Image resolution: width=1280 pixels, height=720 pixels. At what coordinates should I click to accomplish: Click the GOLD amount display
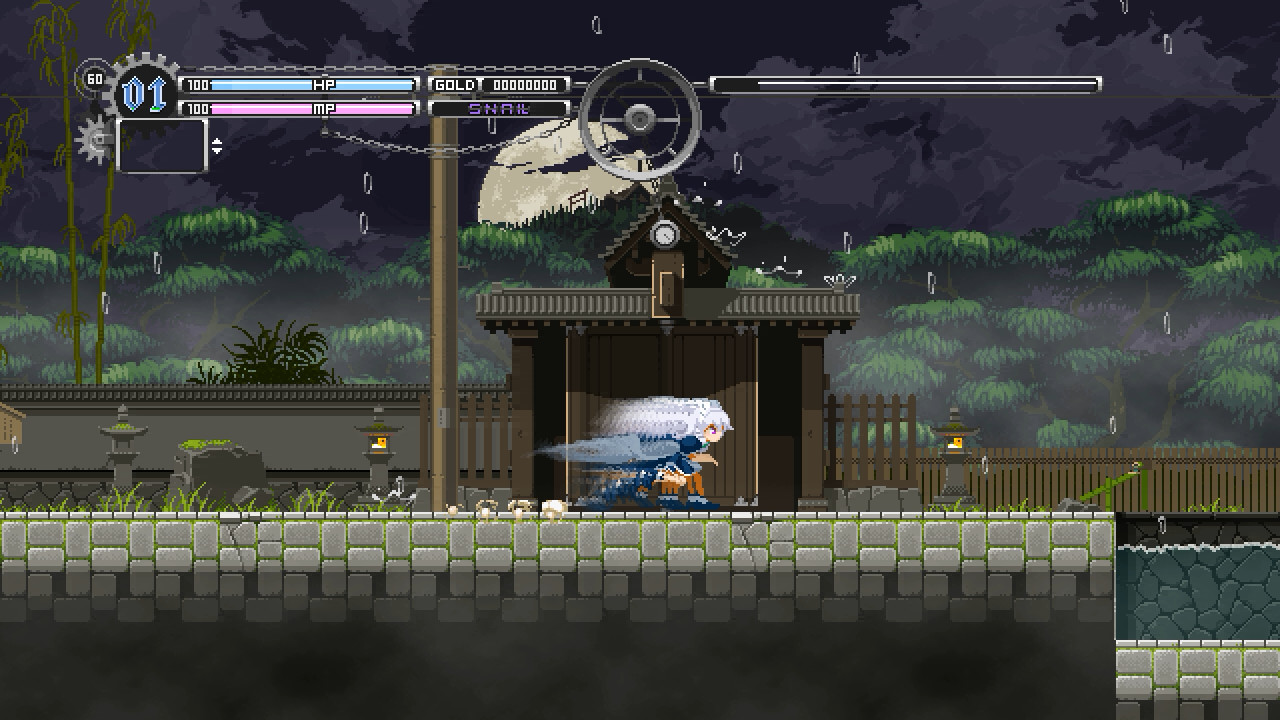[x=527, y=85]
